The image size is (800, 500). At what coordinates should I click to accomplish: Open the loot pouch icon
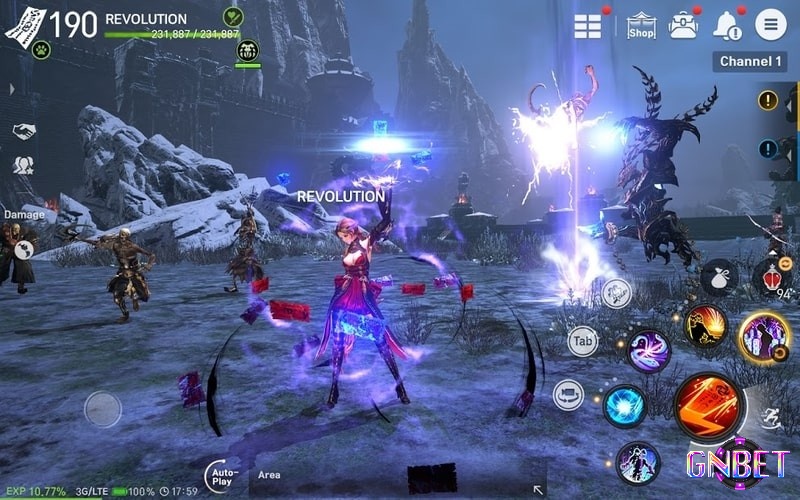(x=719, y=277)
